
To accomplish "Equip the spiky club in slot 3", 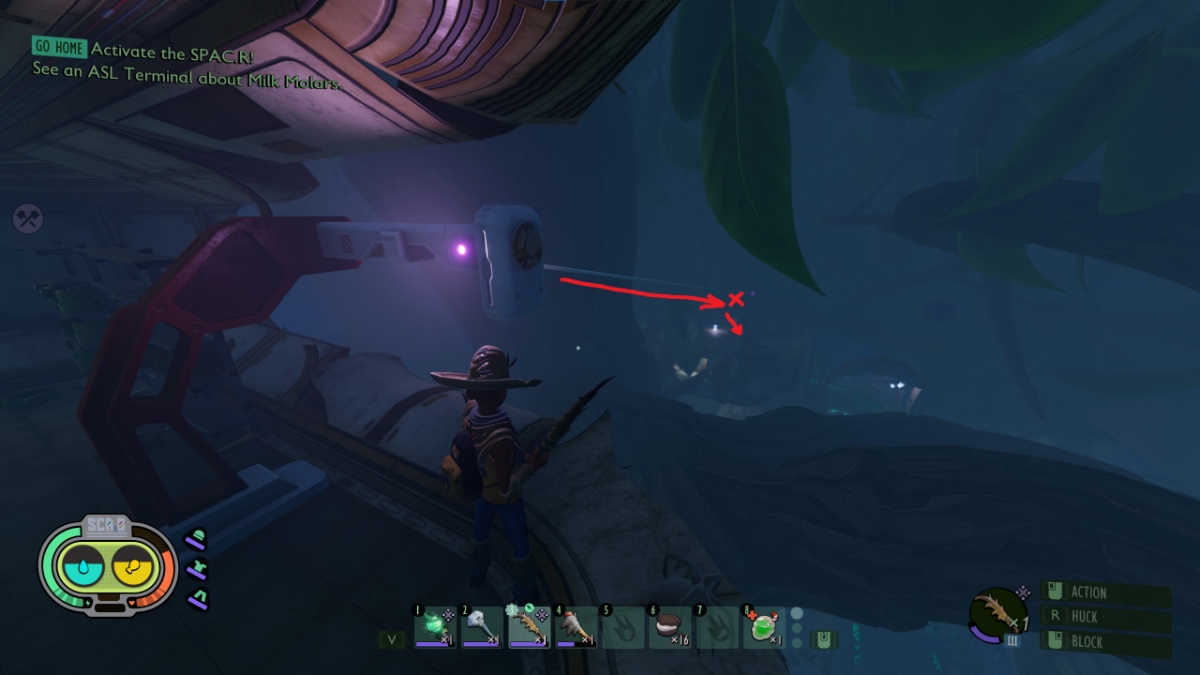I will [x=529, y=625].
